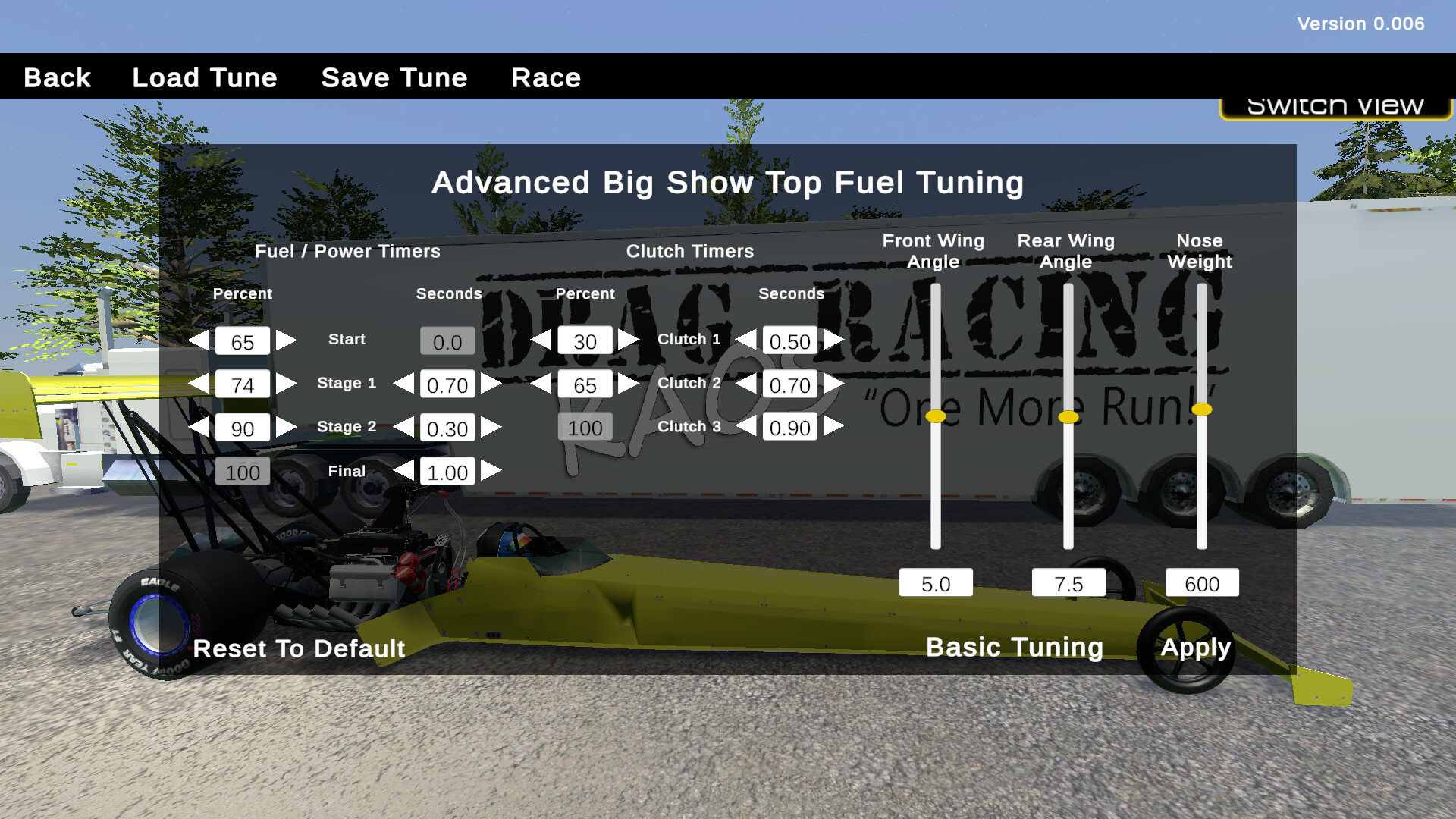Open the Load Tune menu

tap(204, 77)
